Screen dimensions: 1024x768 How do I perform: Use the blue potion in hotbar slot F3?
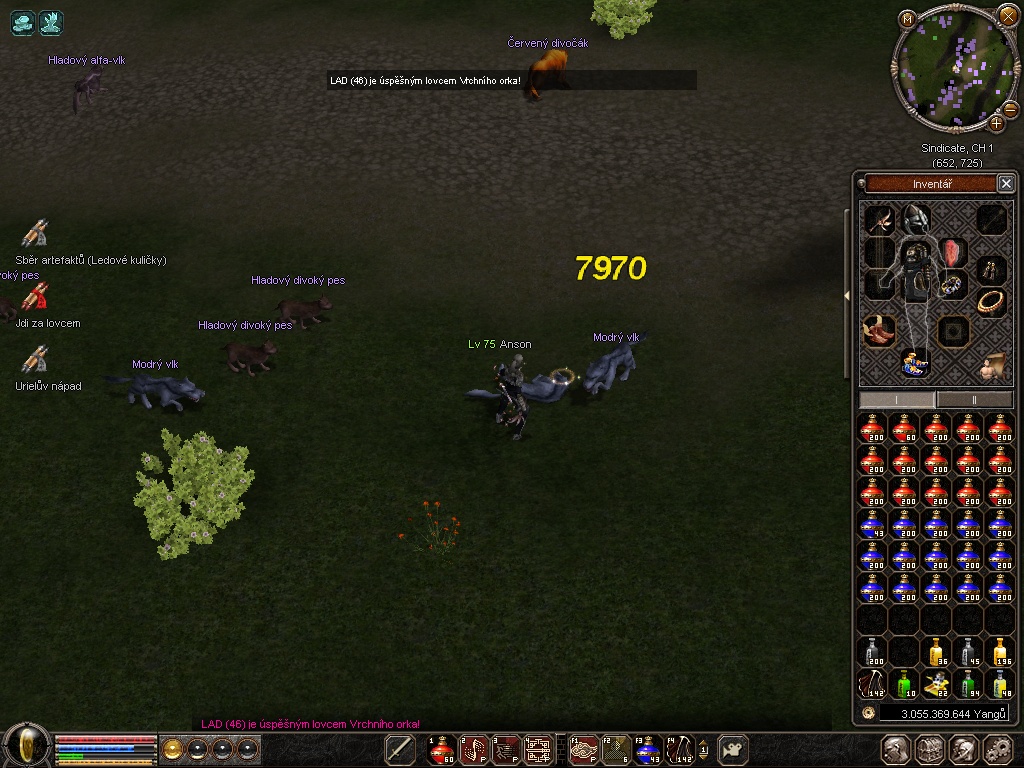coord(647,749)
